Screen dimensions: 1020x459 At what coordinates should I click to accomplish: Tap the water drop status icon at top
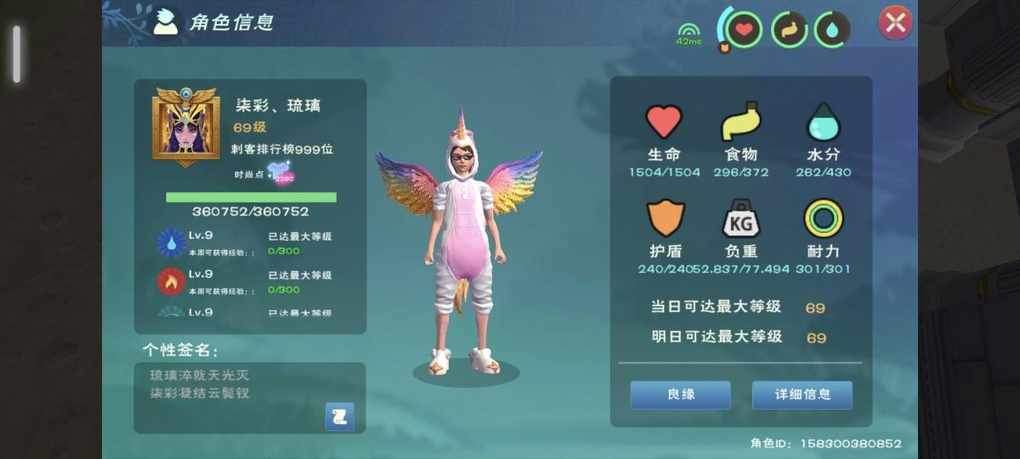click(x=832, y=29)
